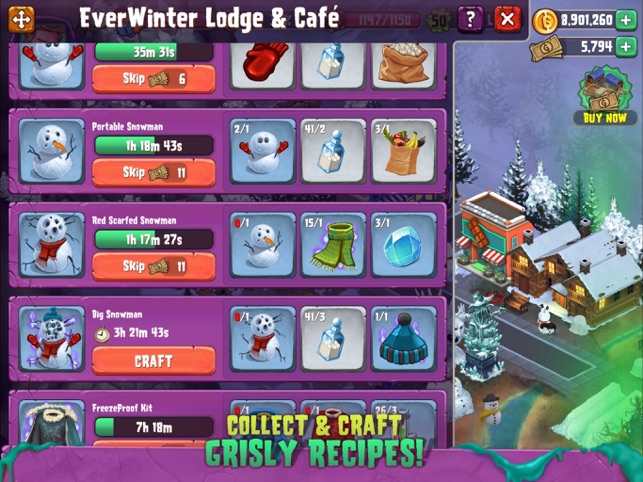Select the blue ice crystal ingredient

(x=403, y=245)
